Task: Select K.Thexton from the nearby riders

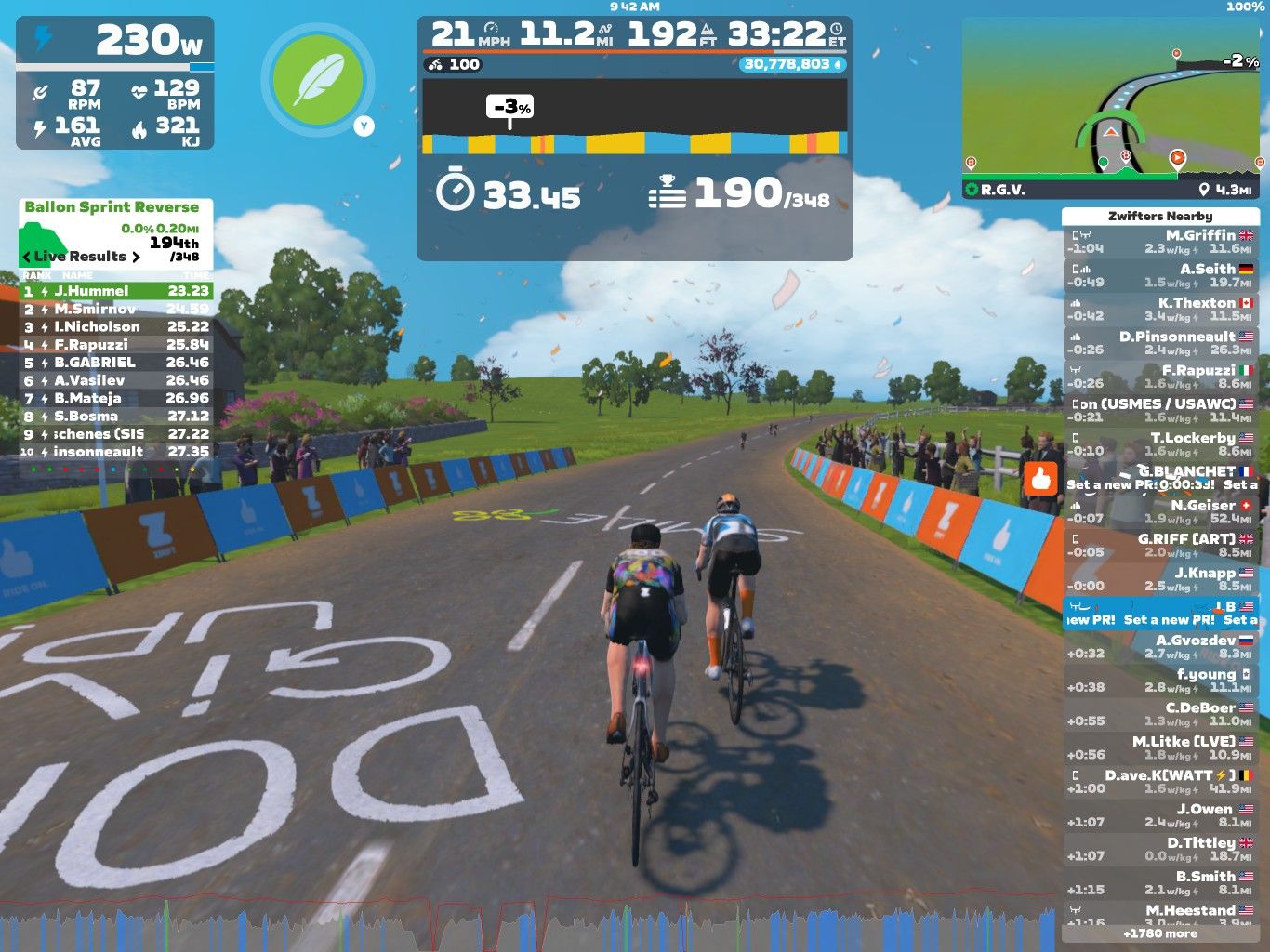Action: click(1160, 310)
